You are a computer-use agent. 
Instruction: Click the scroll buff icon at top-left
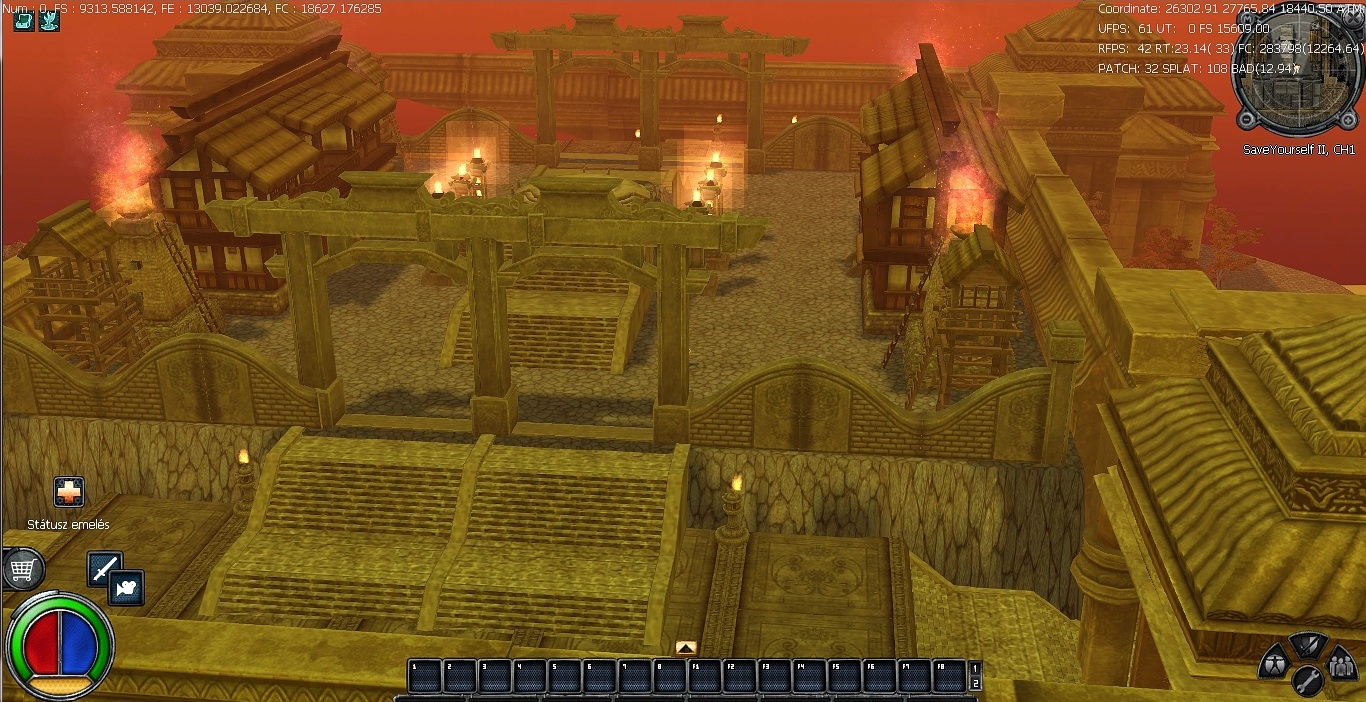click(23, 21)
